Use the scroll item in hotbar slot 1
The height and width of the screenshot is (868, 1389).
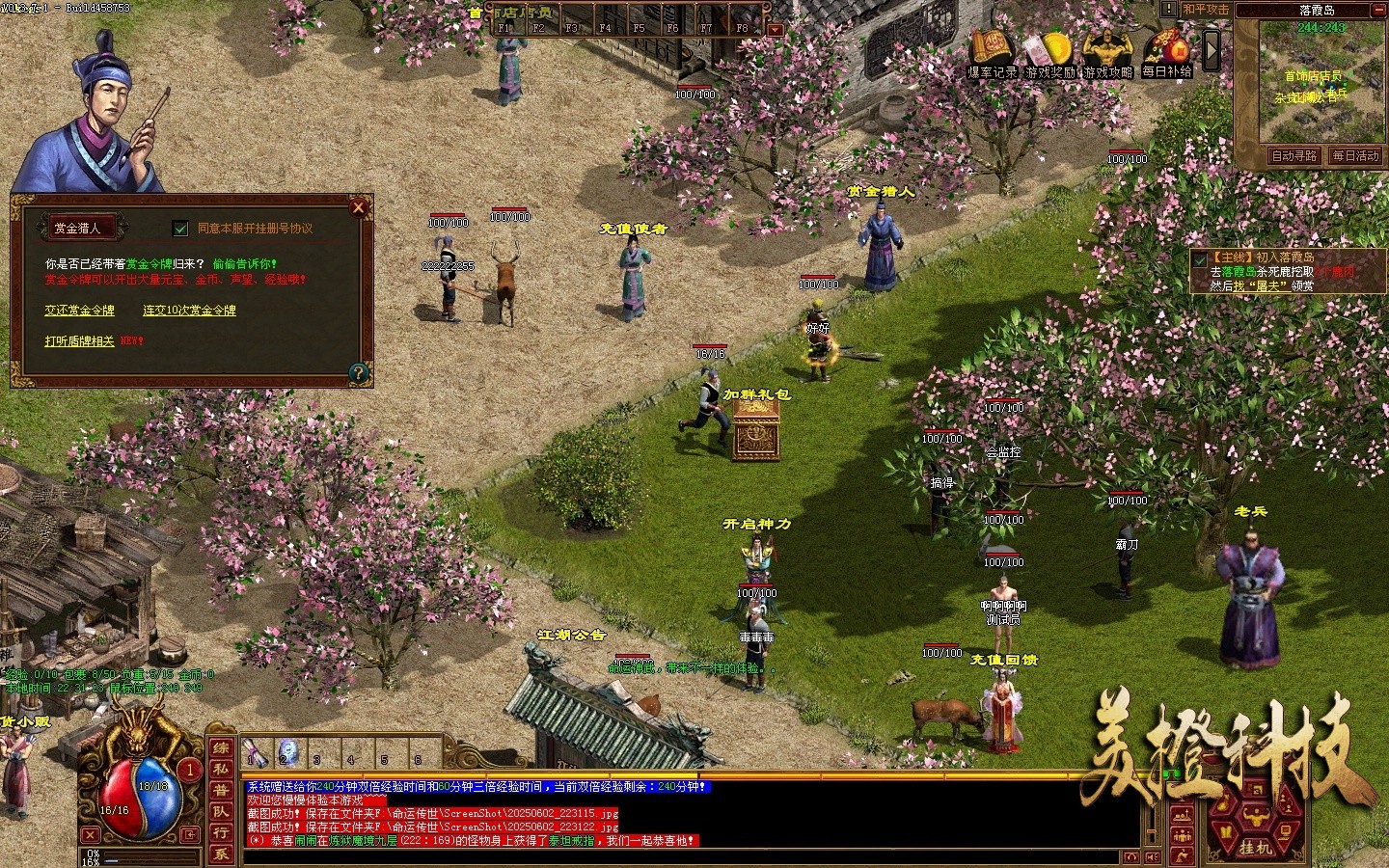click(x=256, y=750)
